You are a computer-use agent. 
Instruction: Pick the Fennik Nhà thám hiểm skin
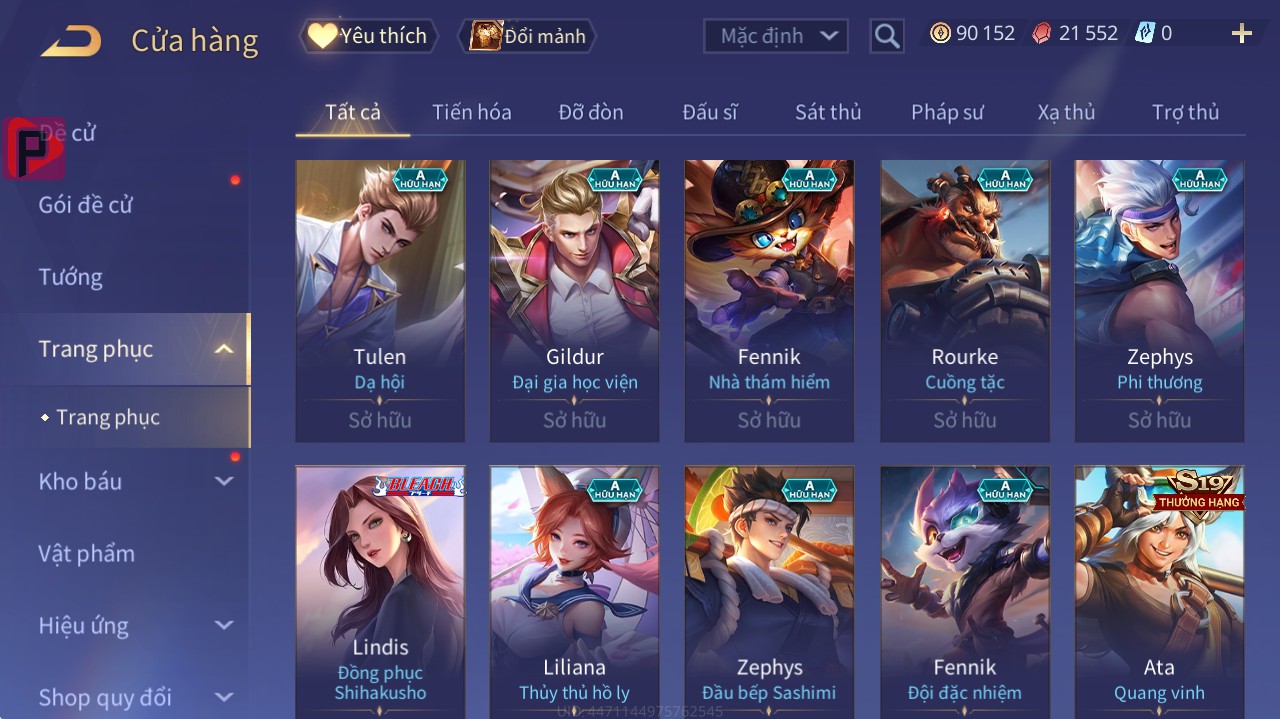[769, 300]
